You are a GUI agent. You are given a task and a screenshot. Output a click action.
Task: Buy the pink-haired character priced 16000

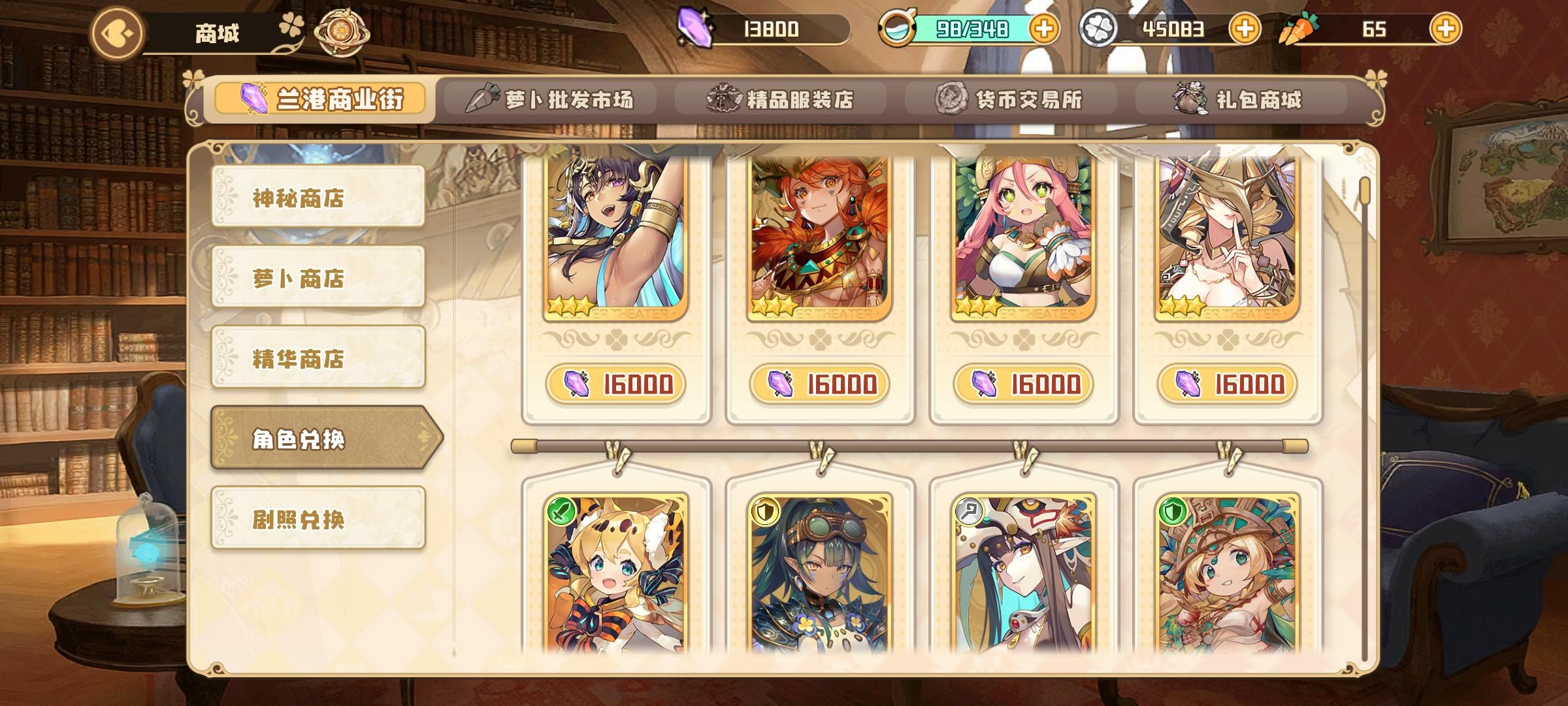point(1024,386)
